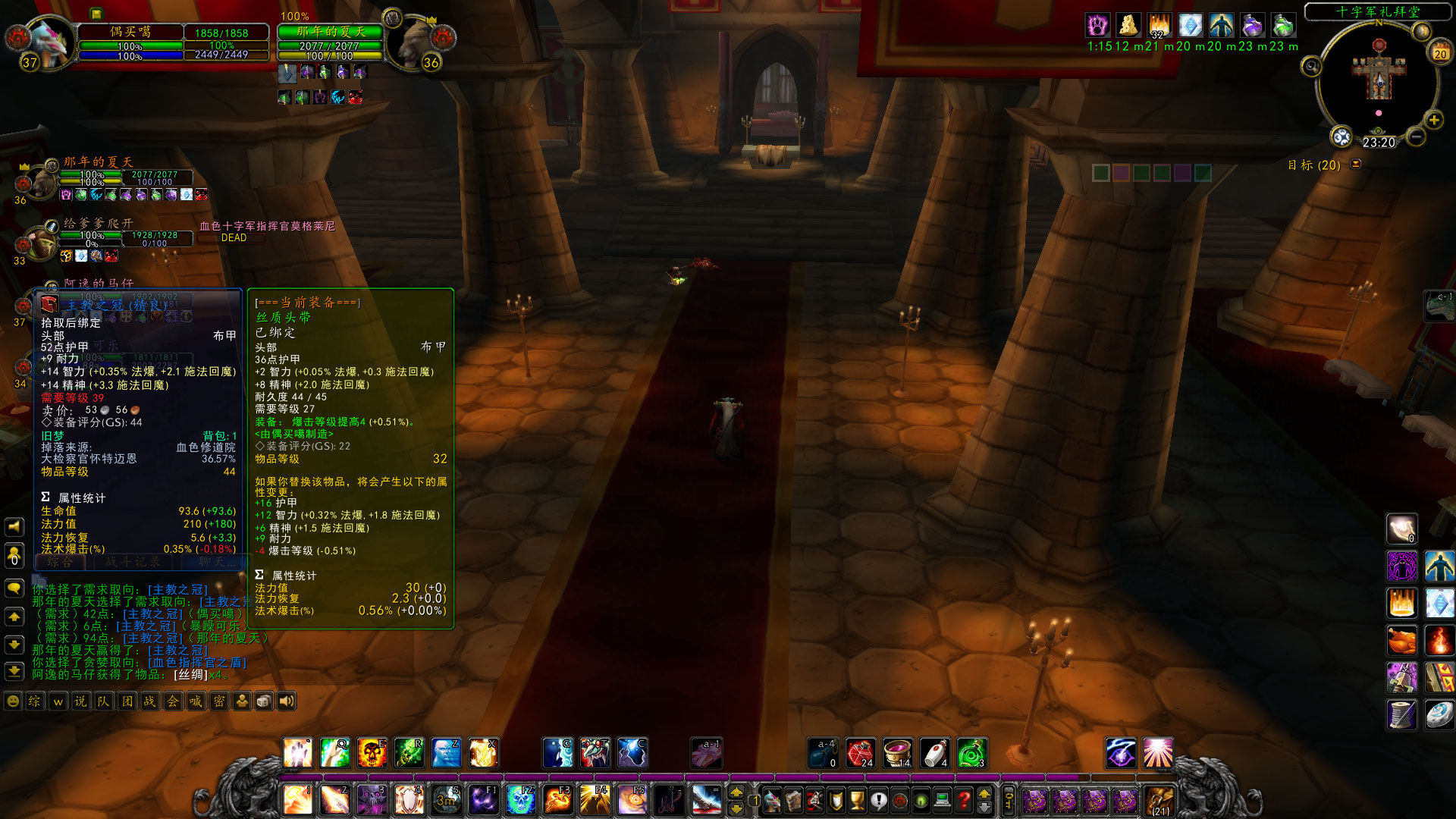
Task: Open the main menu computer icon
Action: (942, 799)
